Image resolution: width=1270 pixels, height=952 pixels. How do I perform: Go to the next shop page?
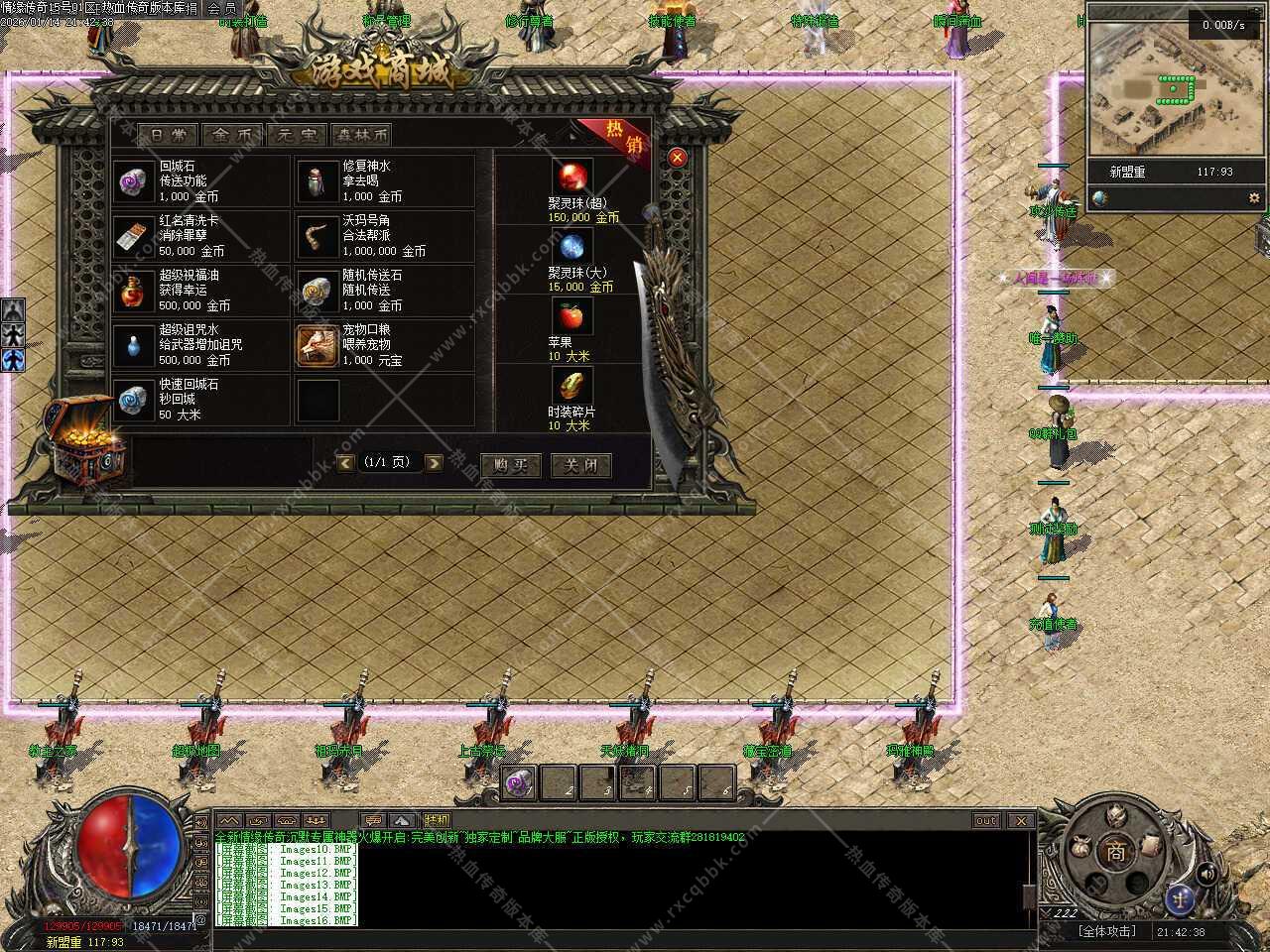[434, 463]
